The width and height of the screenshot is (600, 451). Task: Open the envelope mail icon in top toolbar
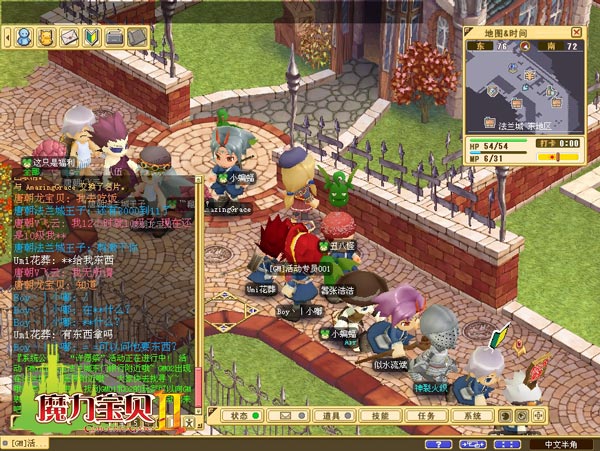[x=69, y=37]
